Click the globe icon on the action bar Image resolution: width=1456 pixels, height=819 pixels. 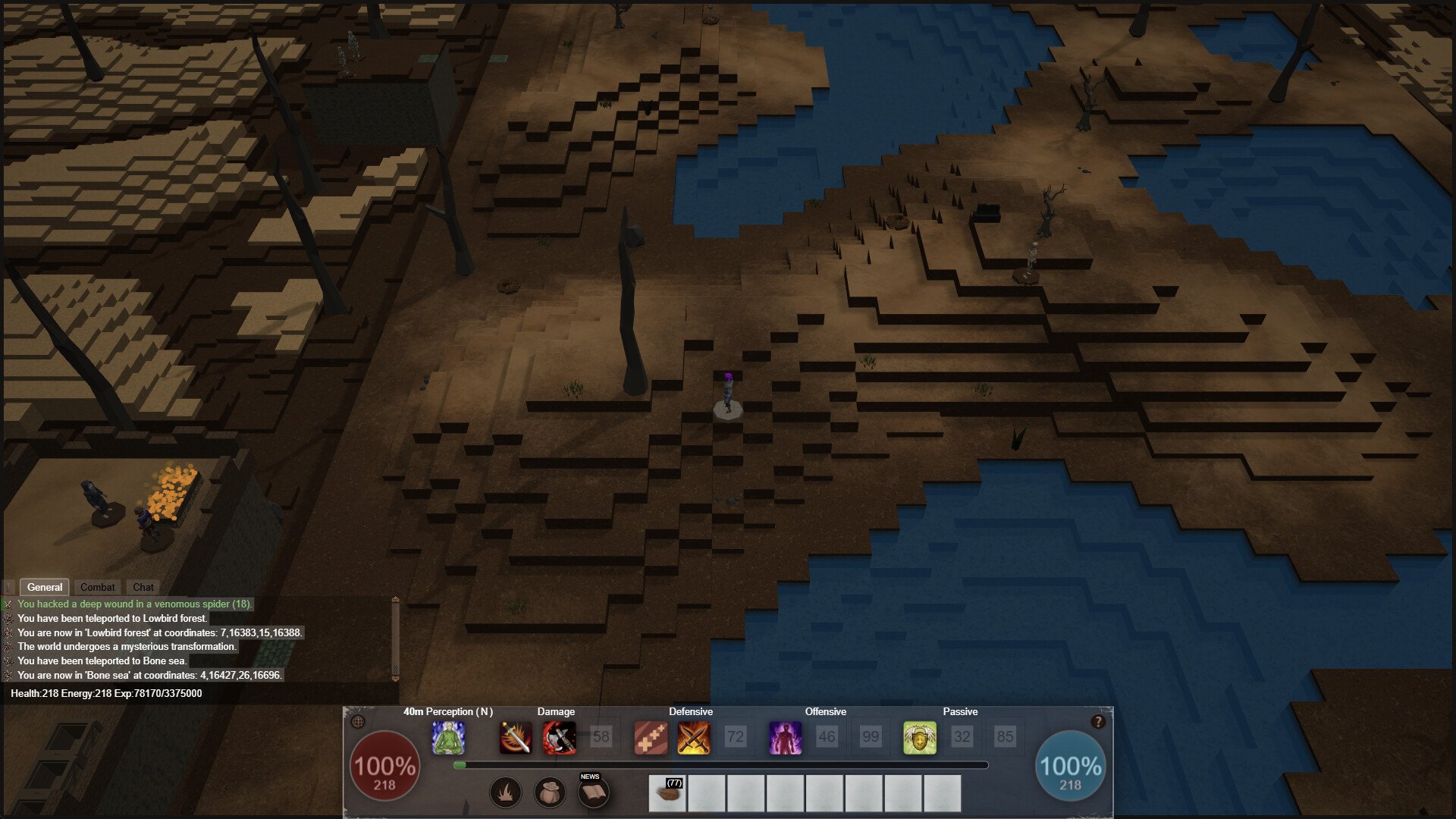pos(359,722)
